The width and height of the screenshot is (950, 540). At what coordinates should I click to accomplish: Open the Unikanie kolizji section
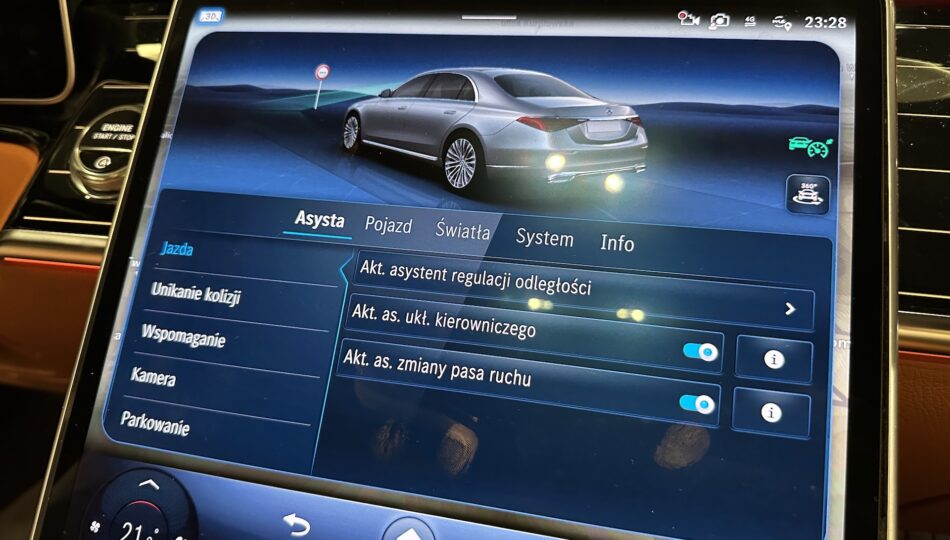196,294
